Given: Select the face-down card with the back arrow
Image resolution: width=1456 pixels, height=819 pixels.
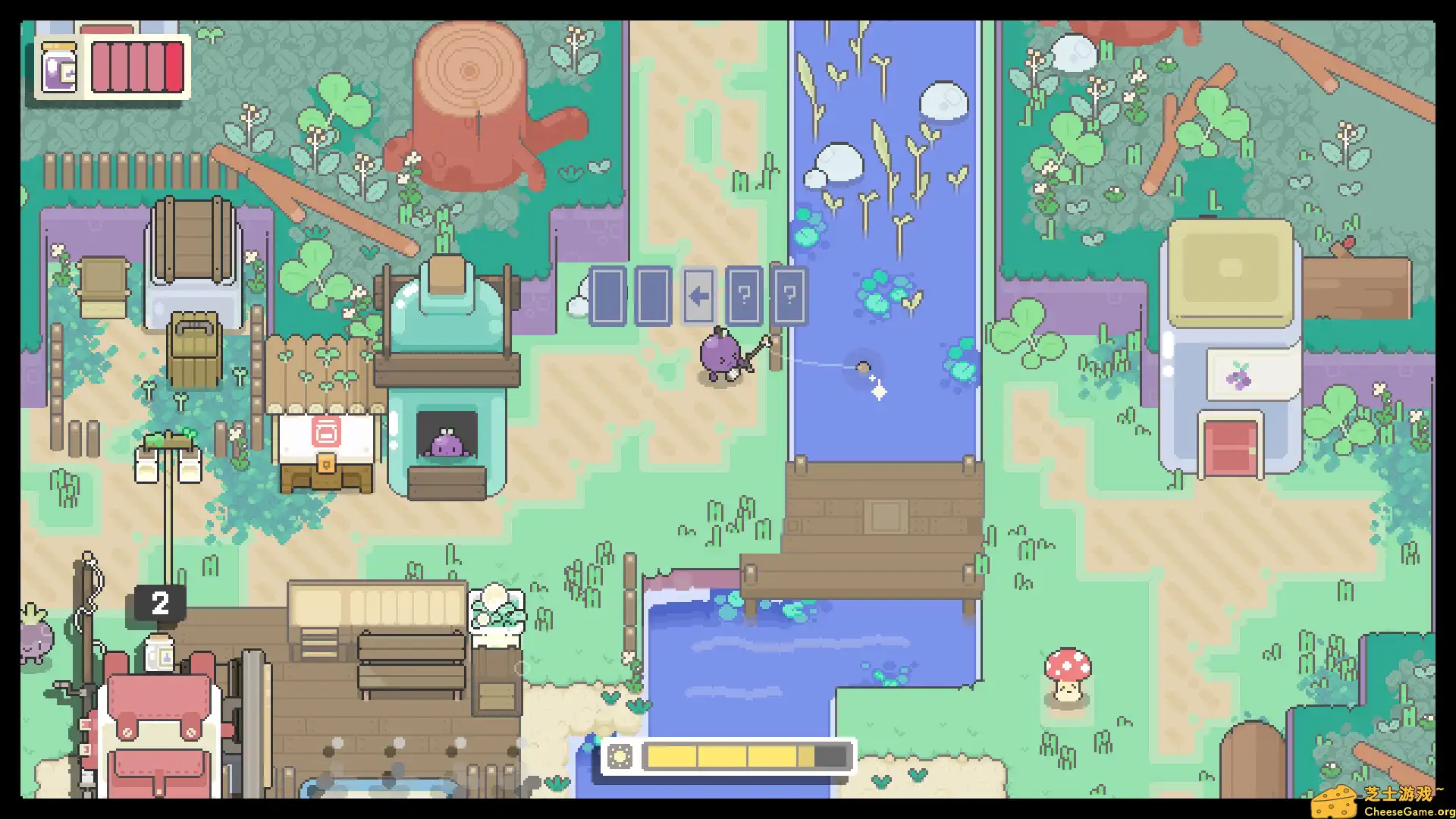Looking at the screenshot, I should 700,297.
